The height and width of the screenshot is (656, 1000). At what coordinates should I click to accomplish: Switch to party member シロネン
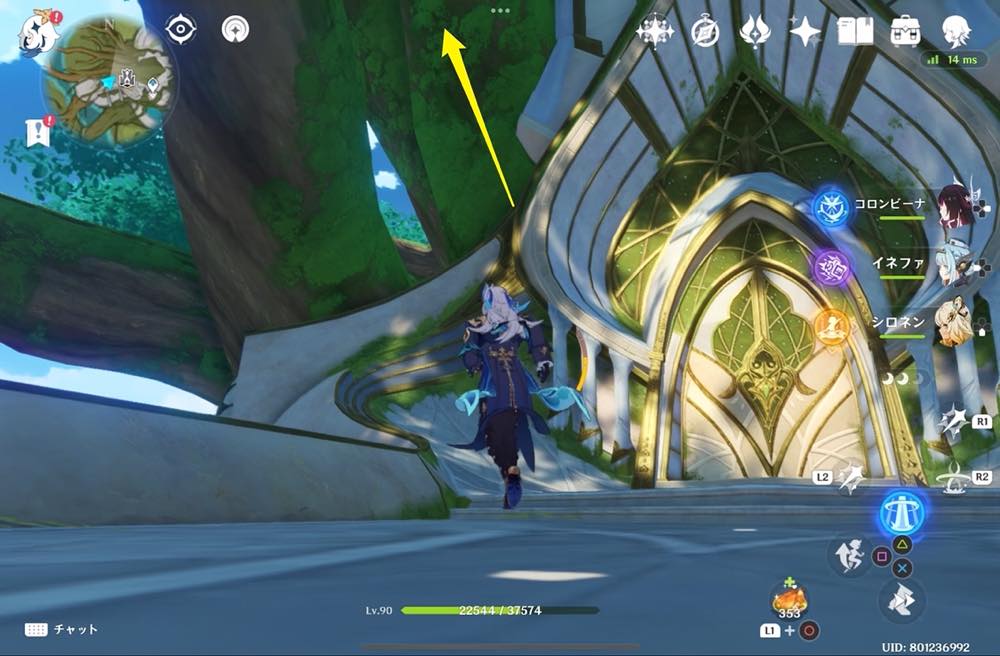tap(955, 323)
